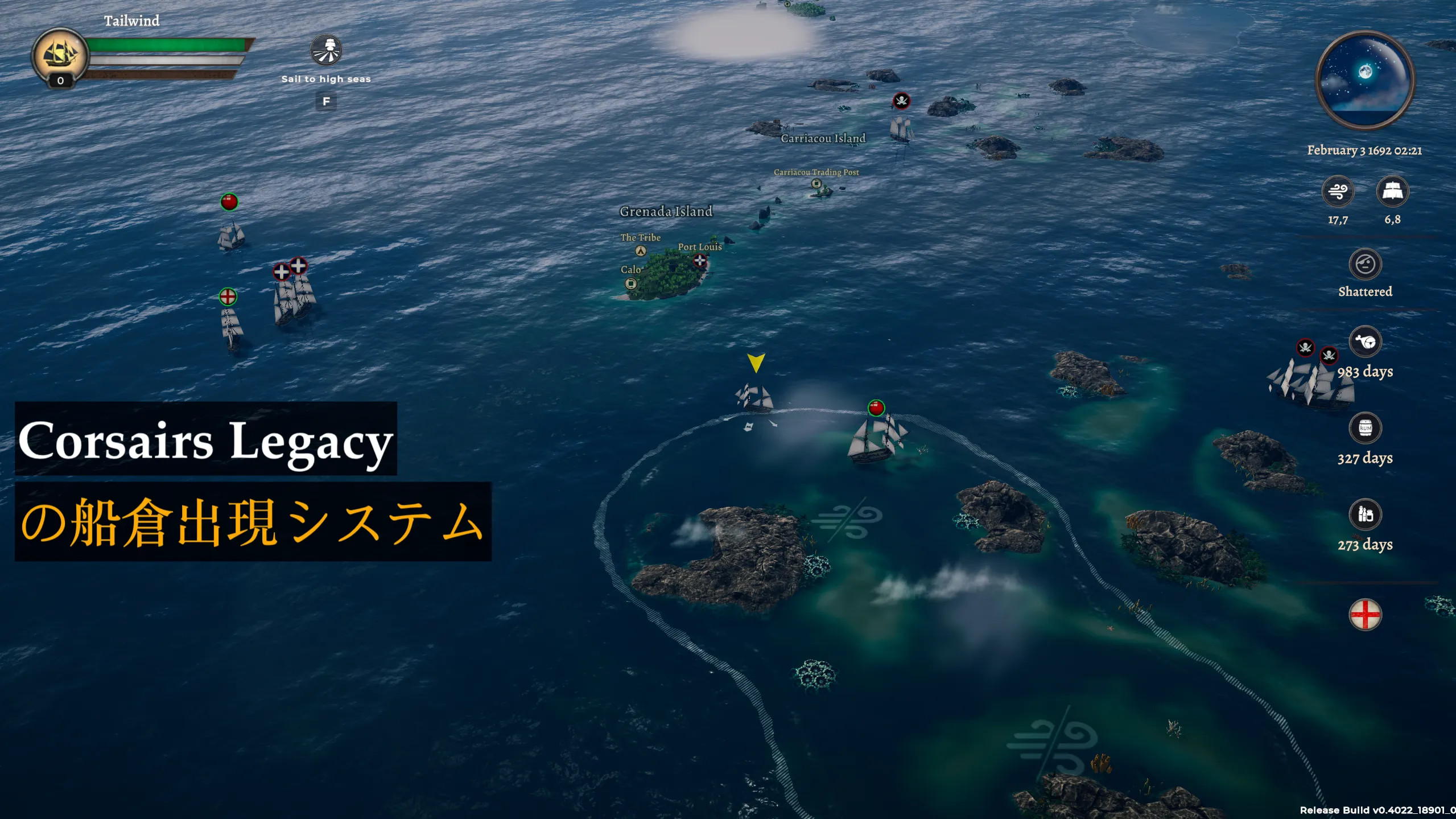Click the Calo settlement label on Grenada
This screenshot has height=819, width=1456.
tap(630, 270)
